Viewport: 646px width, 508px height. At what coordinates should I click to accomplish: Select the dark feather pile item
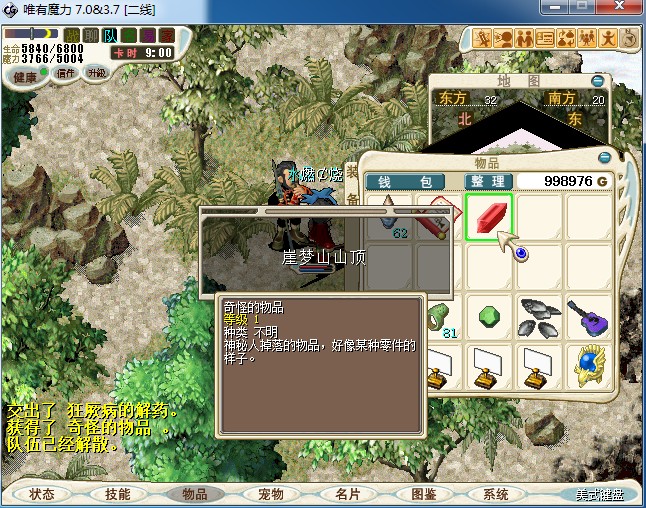click(539, 316)
